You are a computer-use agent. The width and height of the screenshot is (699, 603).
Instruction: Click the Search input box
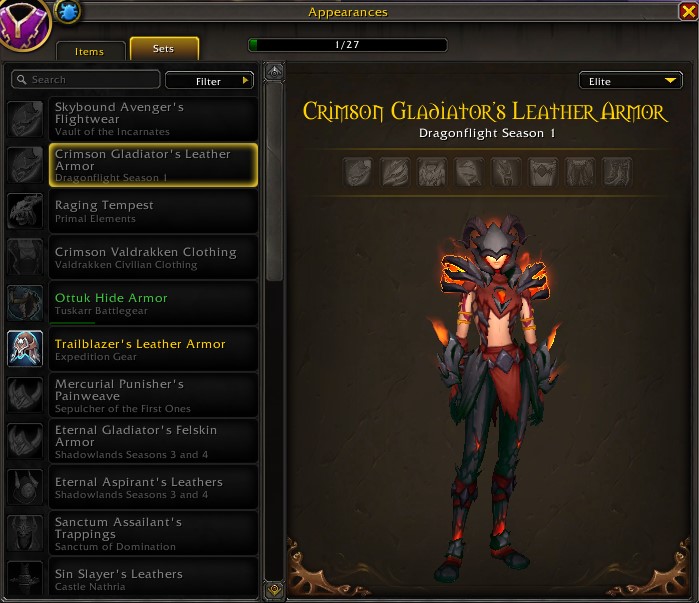(86, 80)
